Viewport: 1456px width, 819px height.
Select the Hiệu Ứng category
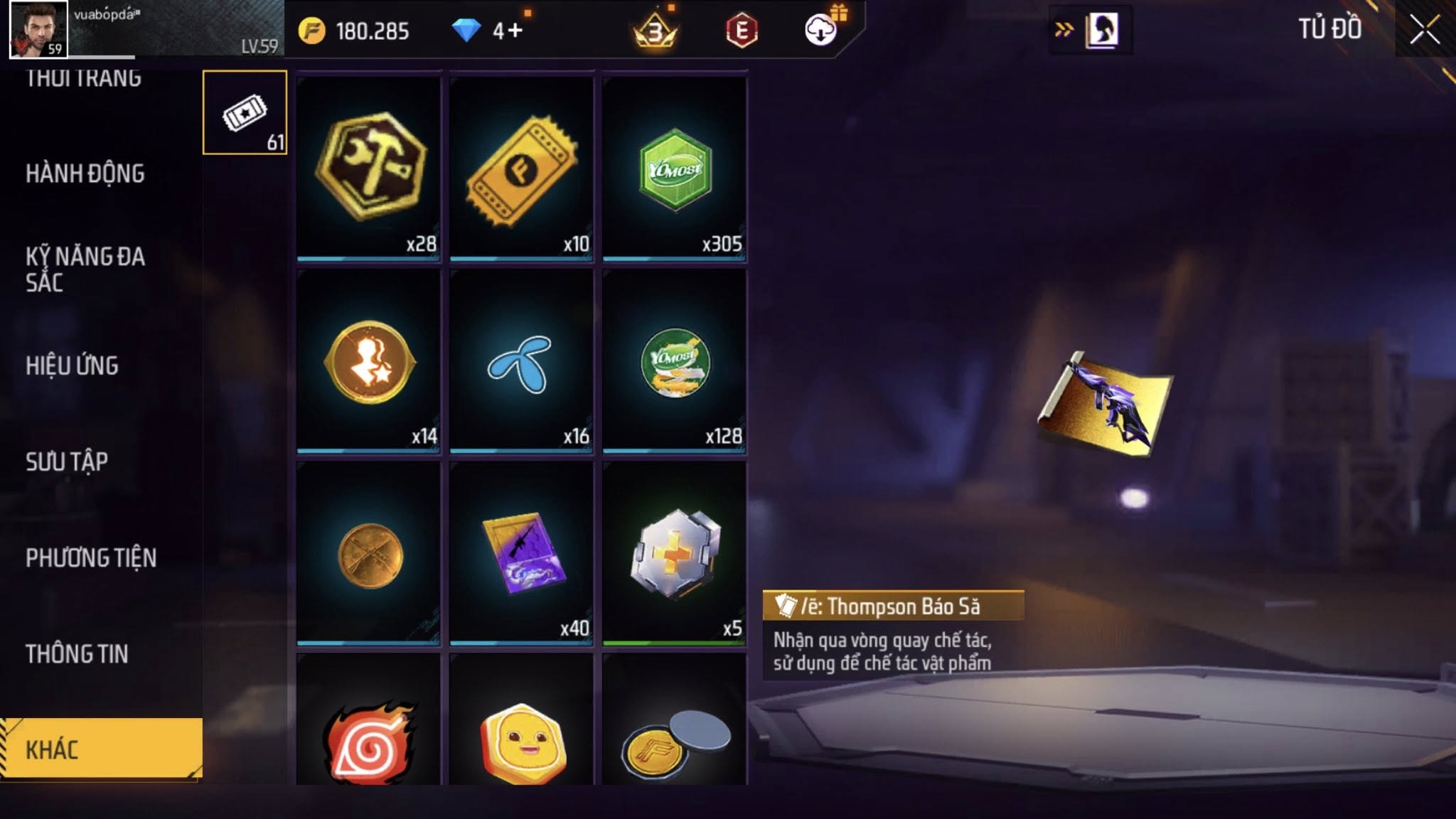(72, 365)
